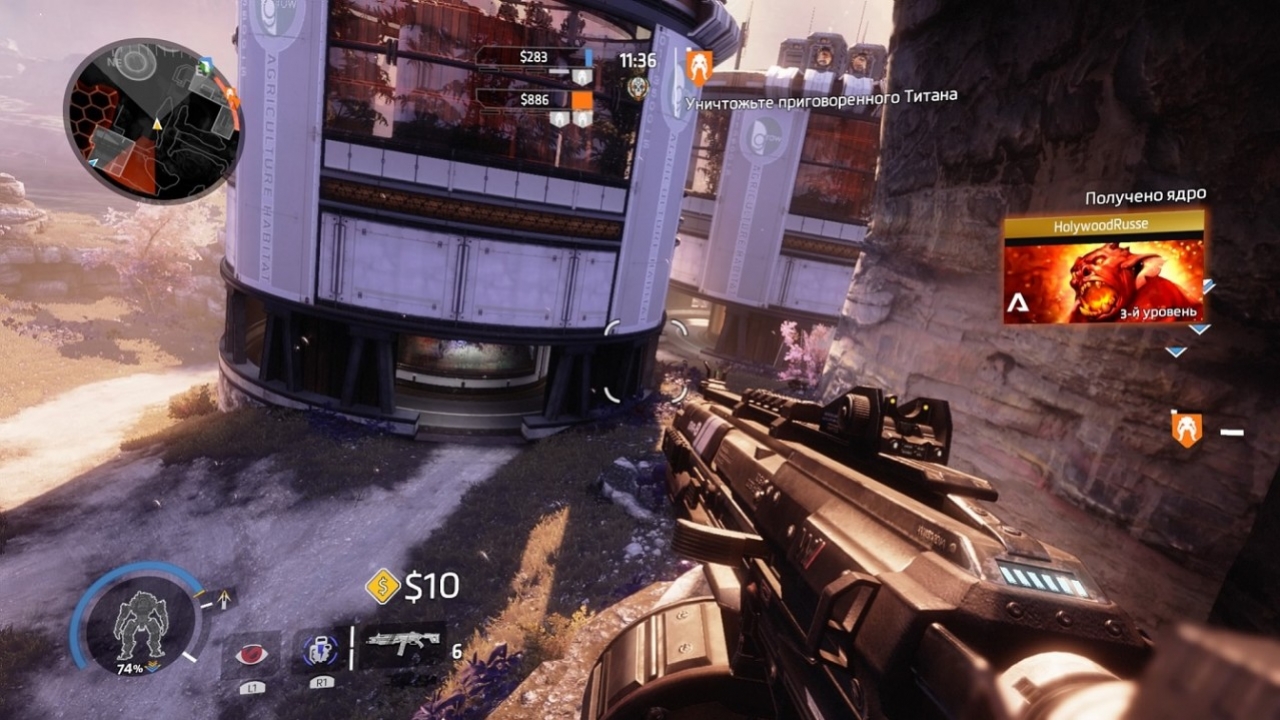Select the orange Titan objective icon by the timer
Image resolution: width=1280 pixels, height=720 pixels.
click(x=699, y=66)
